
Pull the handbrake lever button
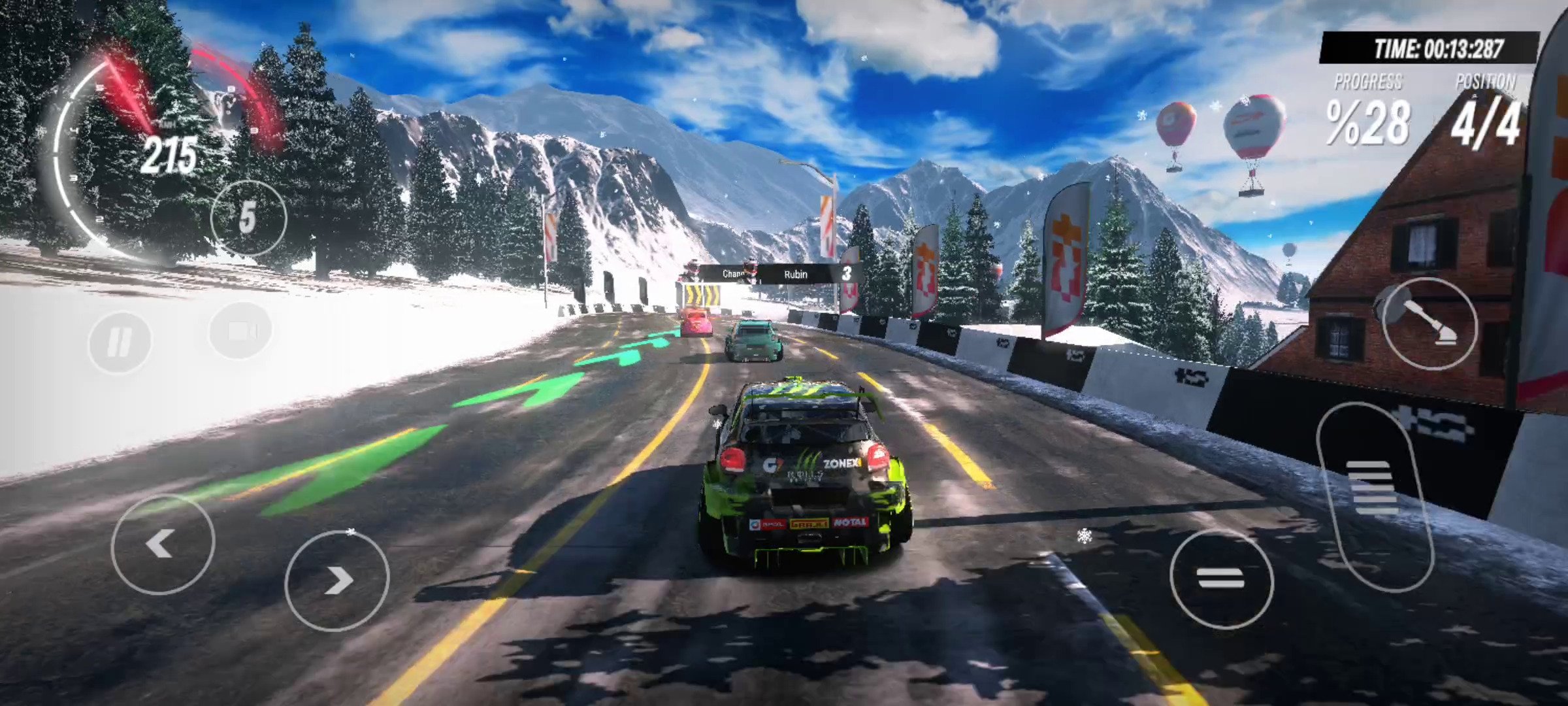click(1429, 324)
